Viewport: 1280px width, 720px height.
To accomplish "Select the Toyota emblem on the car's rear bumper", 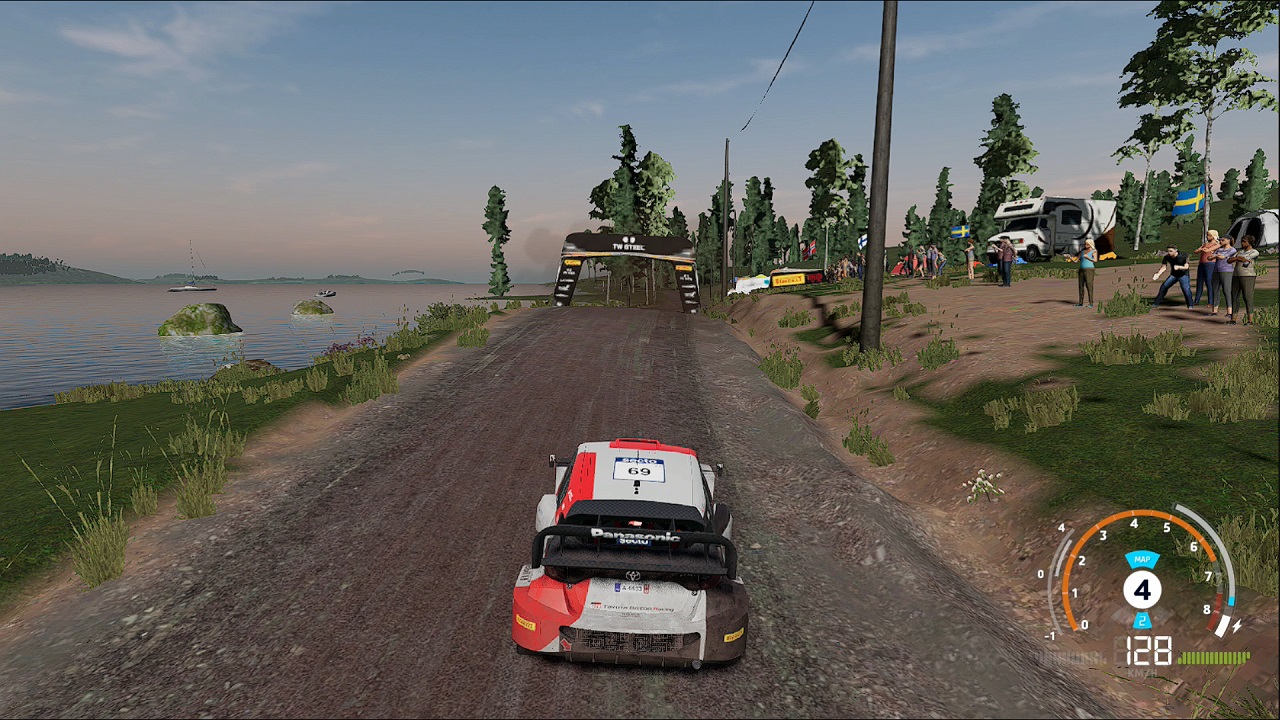I will (633, 575).
